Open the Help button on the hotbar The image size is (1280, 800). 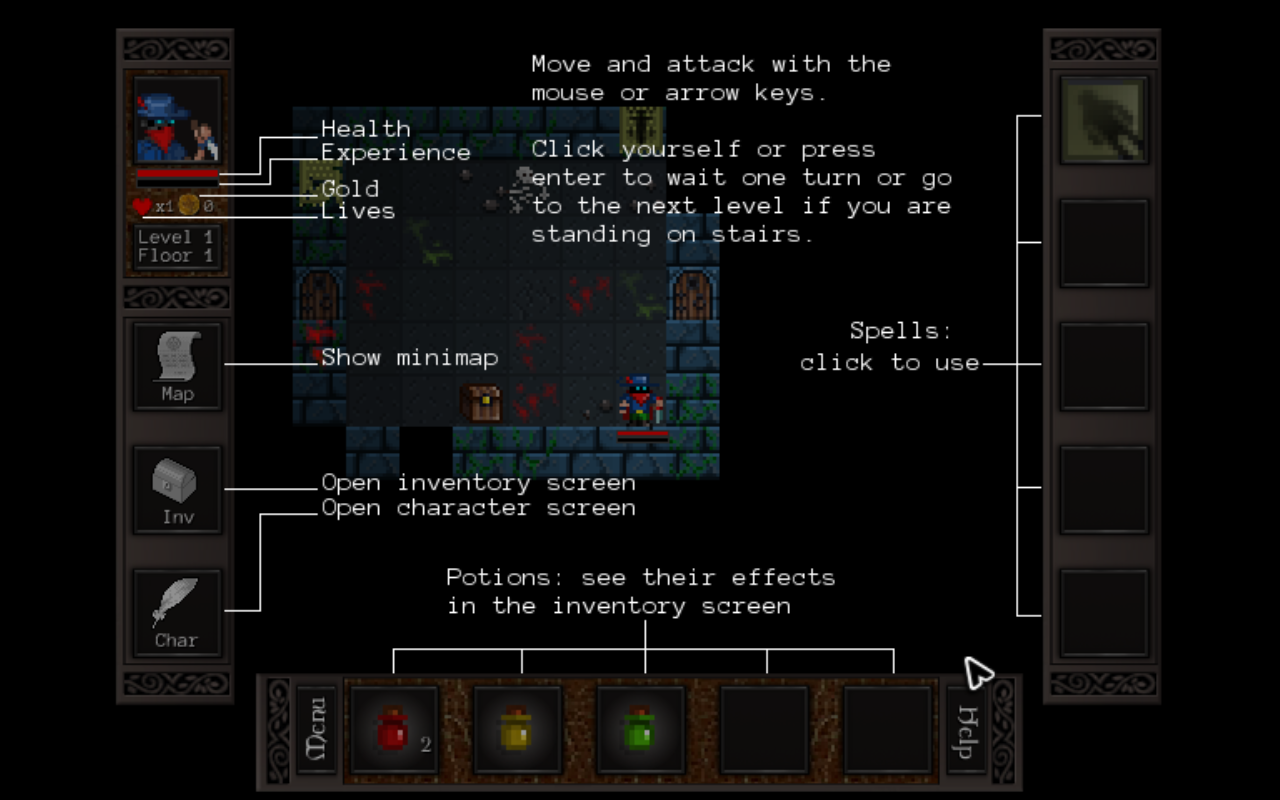964,728
